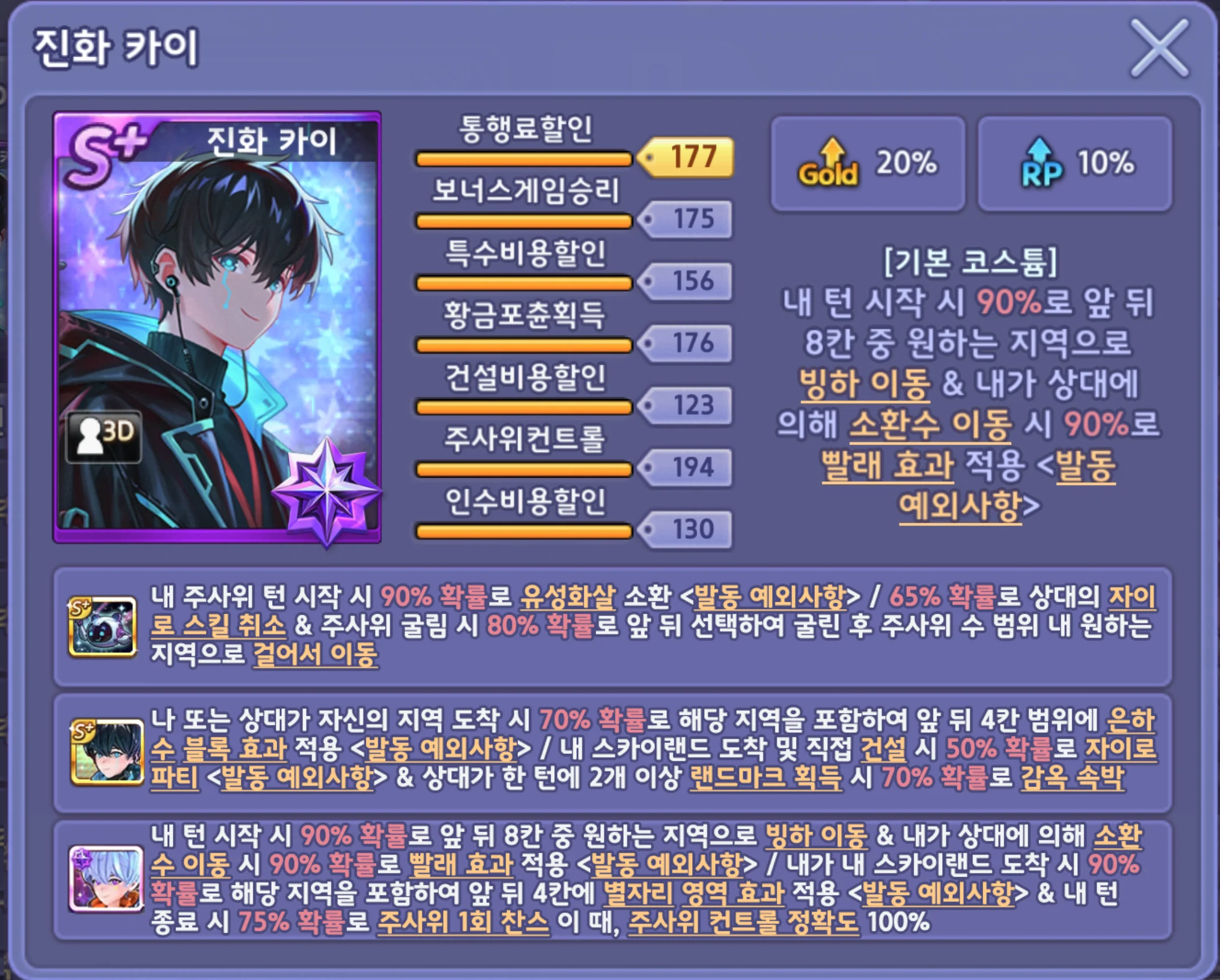Click the RP 10% bonus box
1220x980 pixels.
(x=1074, y=163)
